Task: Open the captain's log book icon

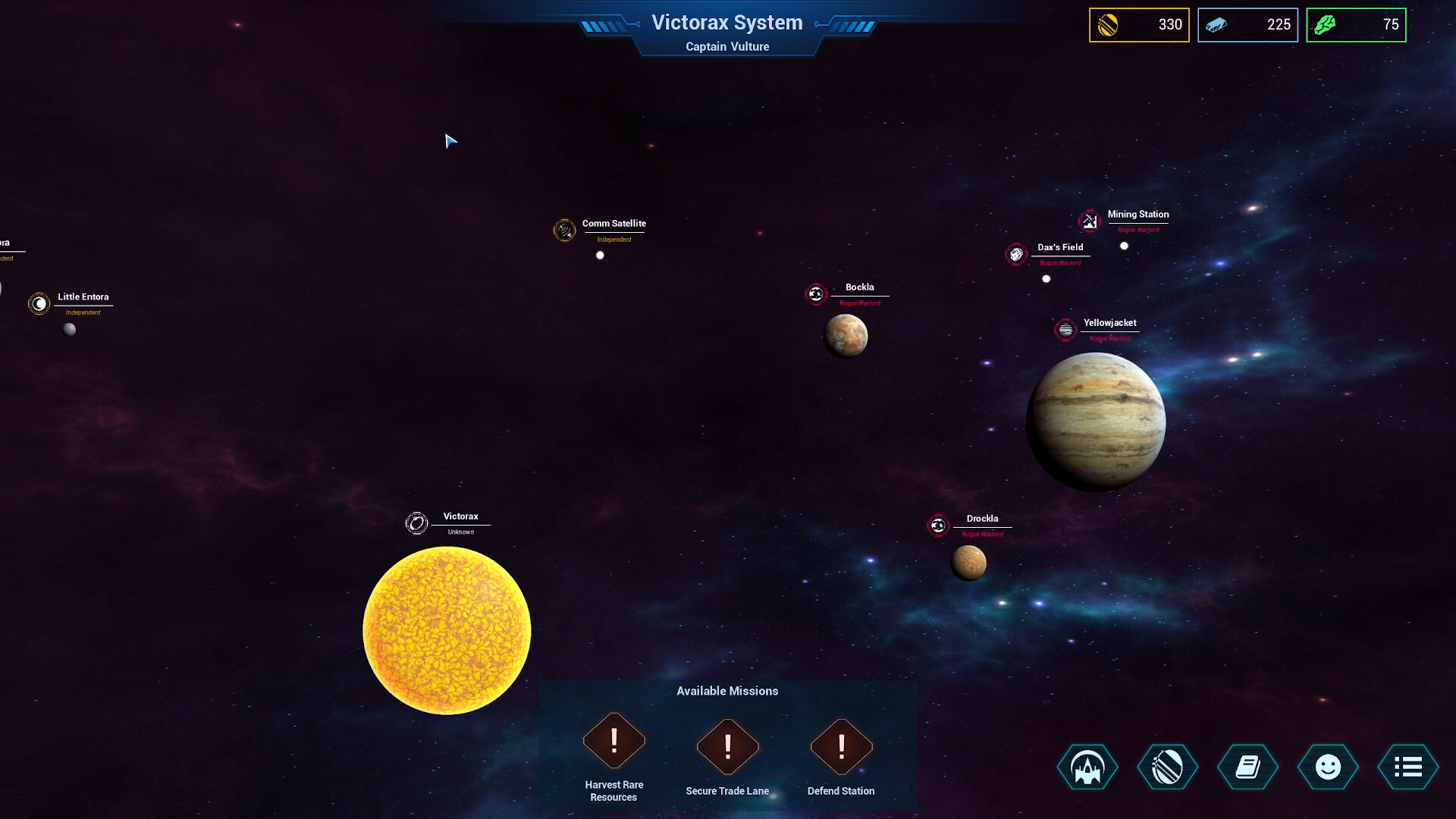Action: [x=1247, y=767]
